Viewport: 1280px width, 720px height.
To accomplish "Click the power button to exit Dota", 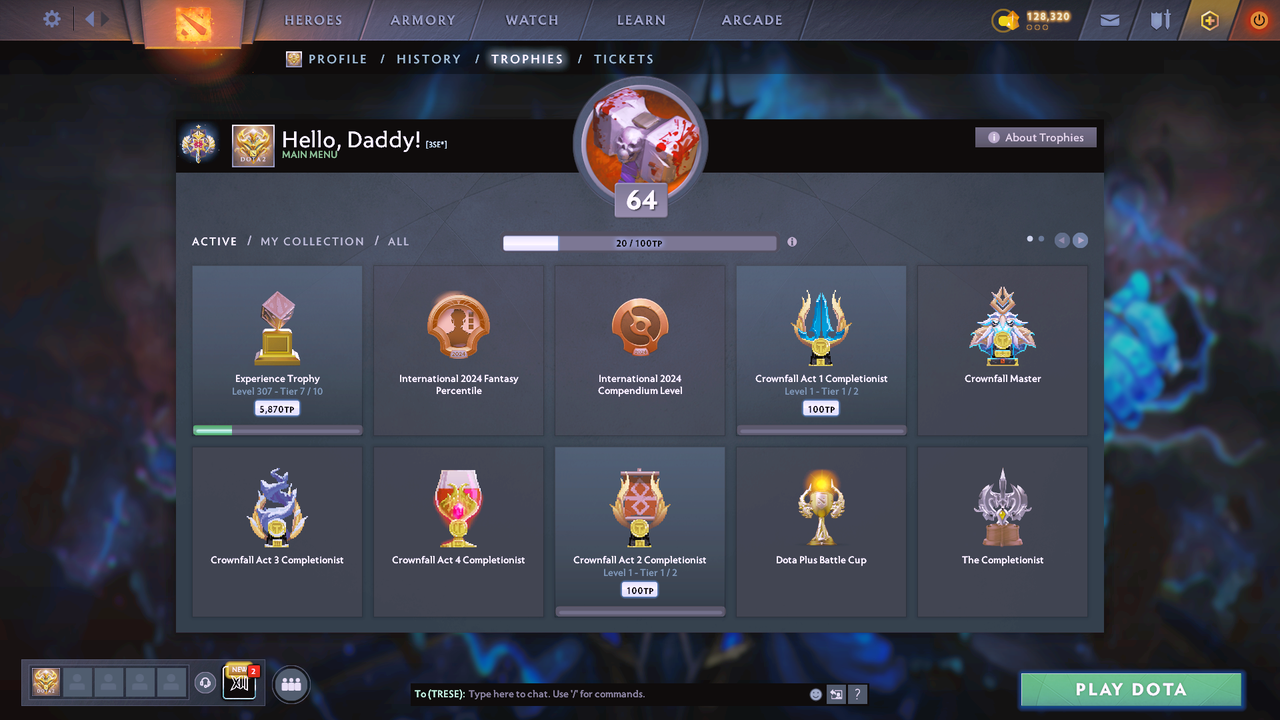I will tap(1258, 19).
